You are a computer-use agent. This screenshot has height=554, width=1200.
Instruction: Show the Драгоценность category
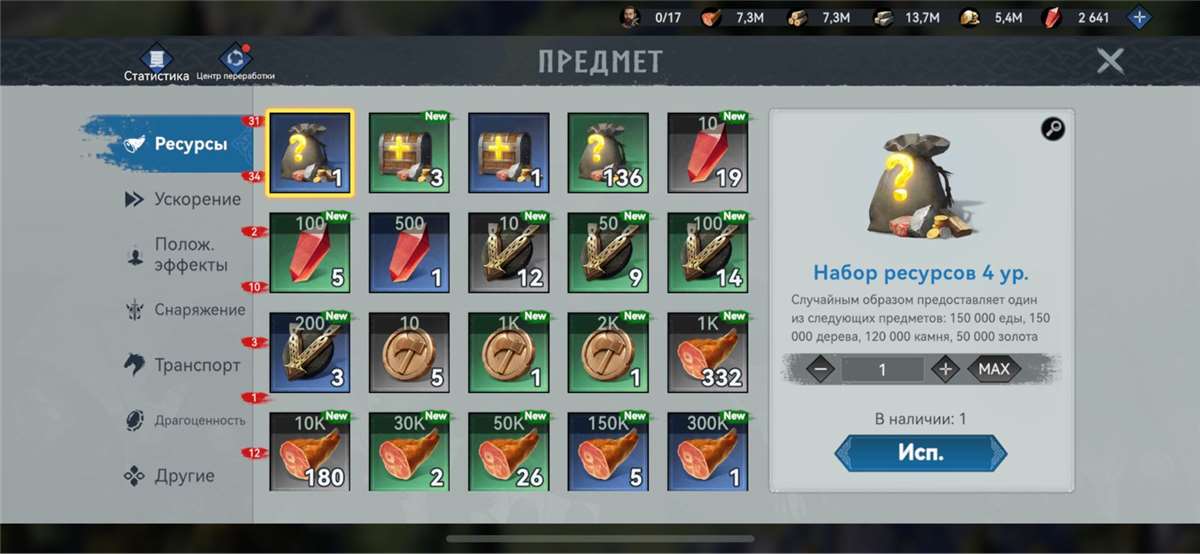[x=184, y=420]
